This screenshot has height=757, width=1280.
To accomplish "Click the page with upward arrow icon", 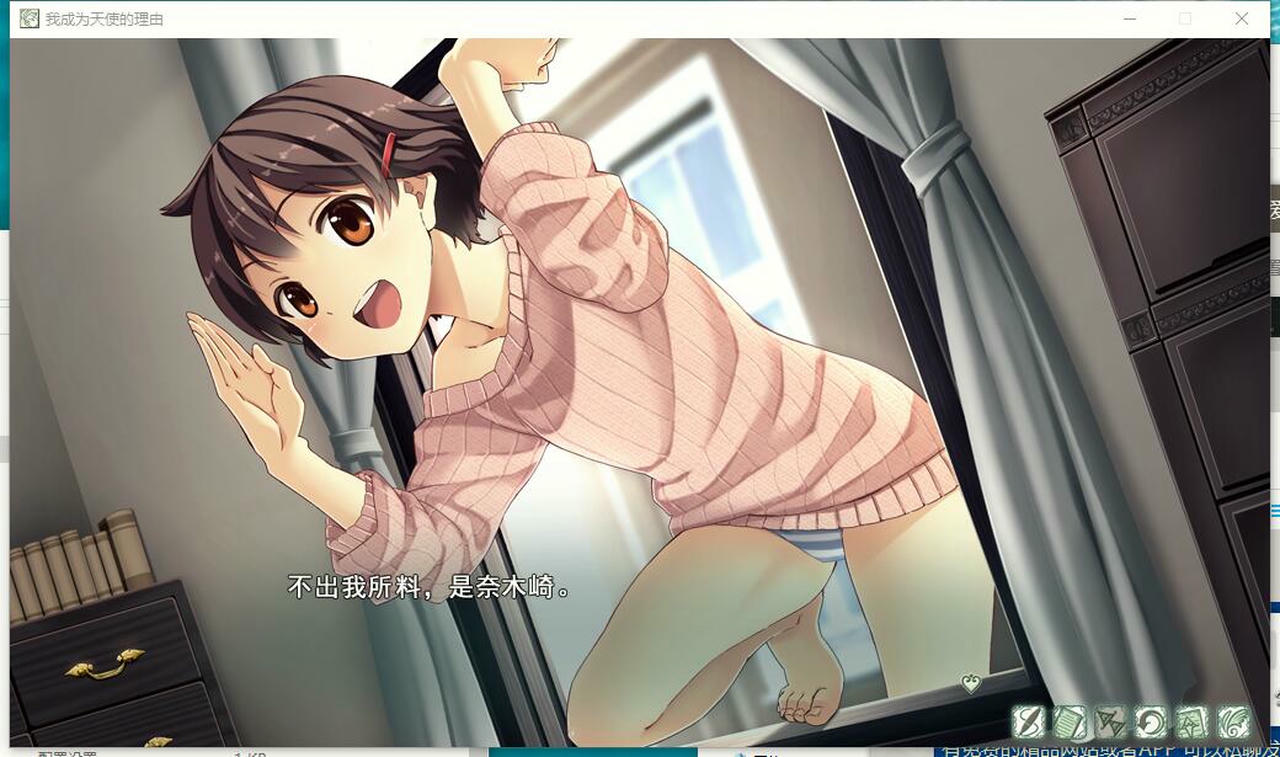I will click(1193, 721).
